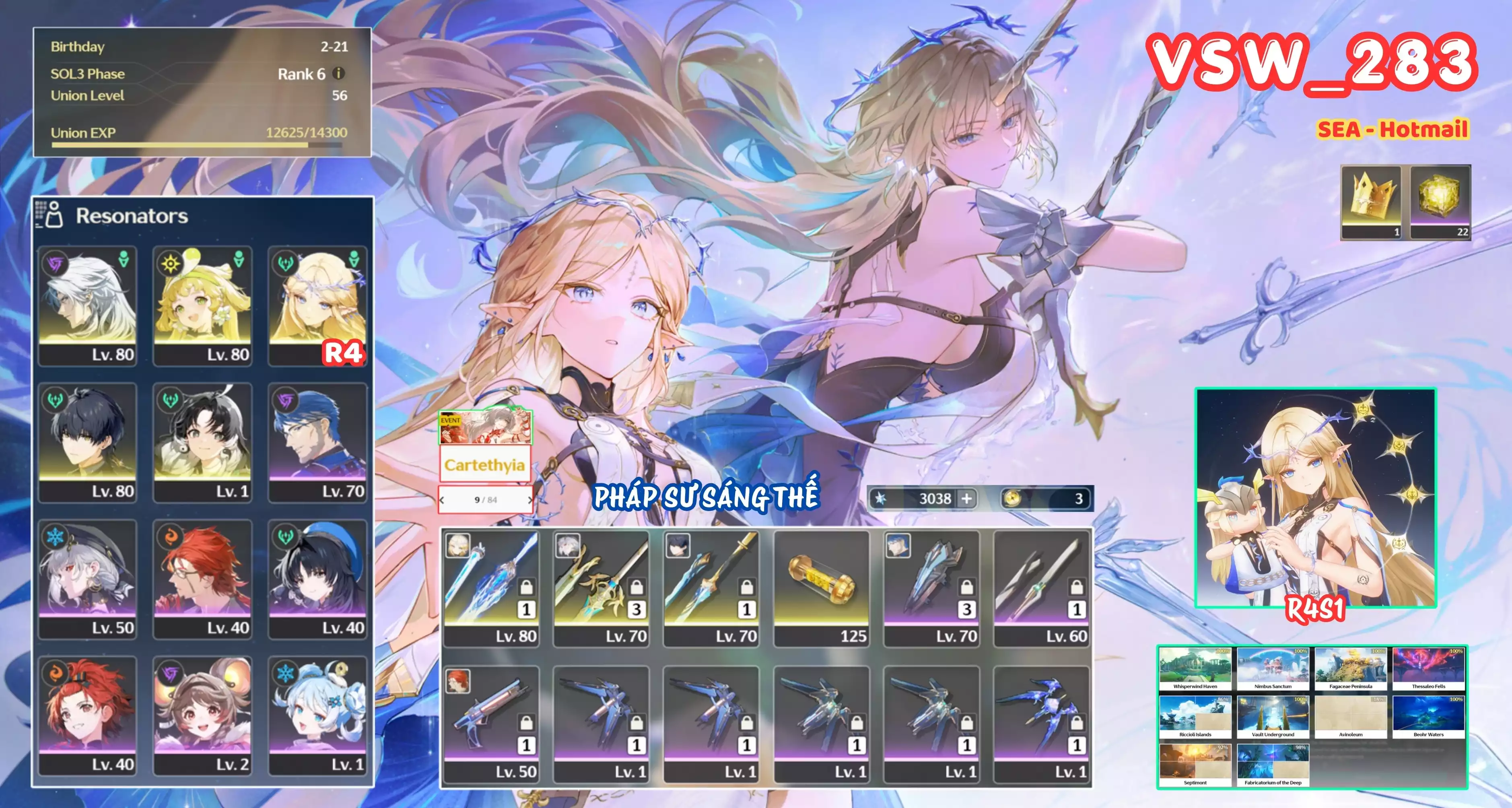Open the Cartethyia resonator tile marked R4
The width and height of the screenshot is (1512, 808).
317,305
